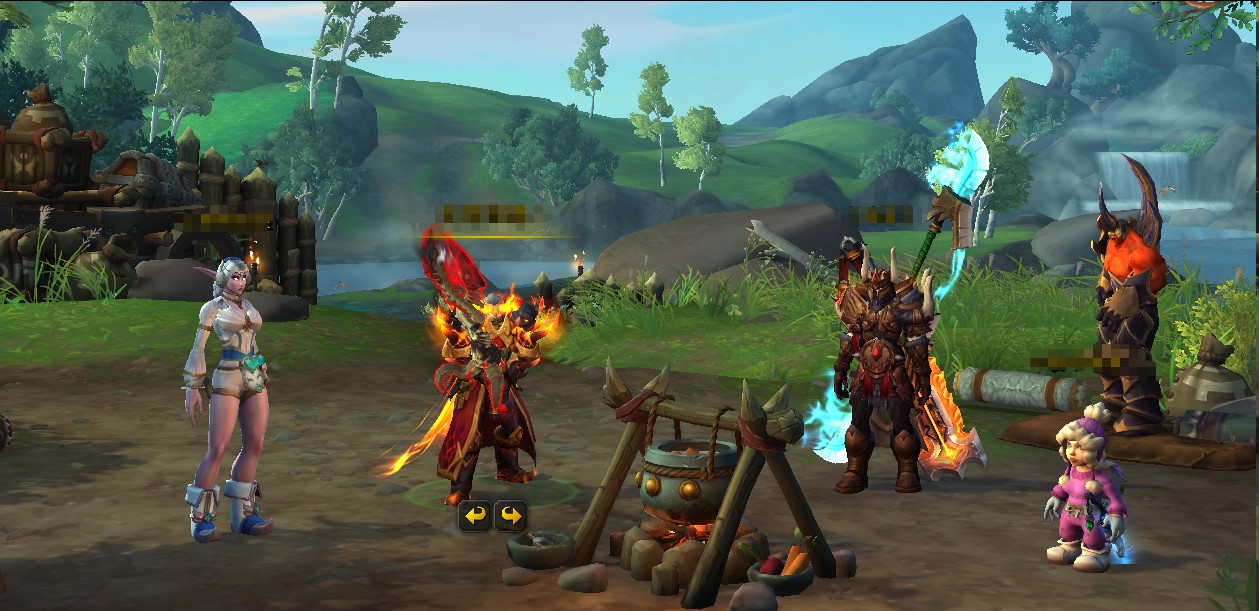1259x611 pixels.
Task: Select the horned warrior holding glowing axes
Action: point(880,380)
